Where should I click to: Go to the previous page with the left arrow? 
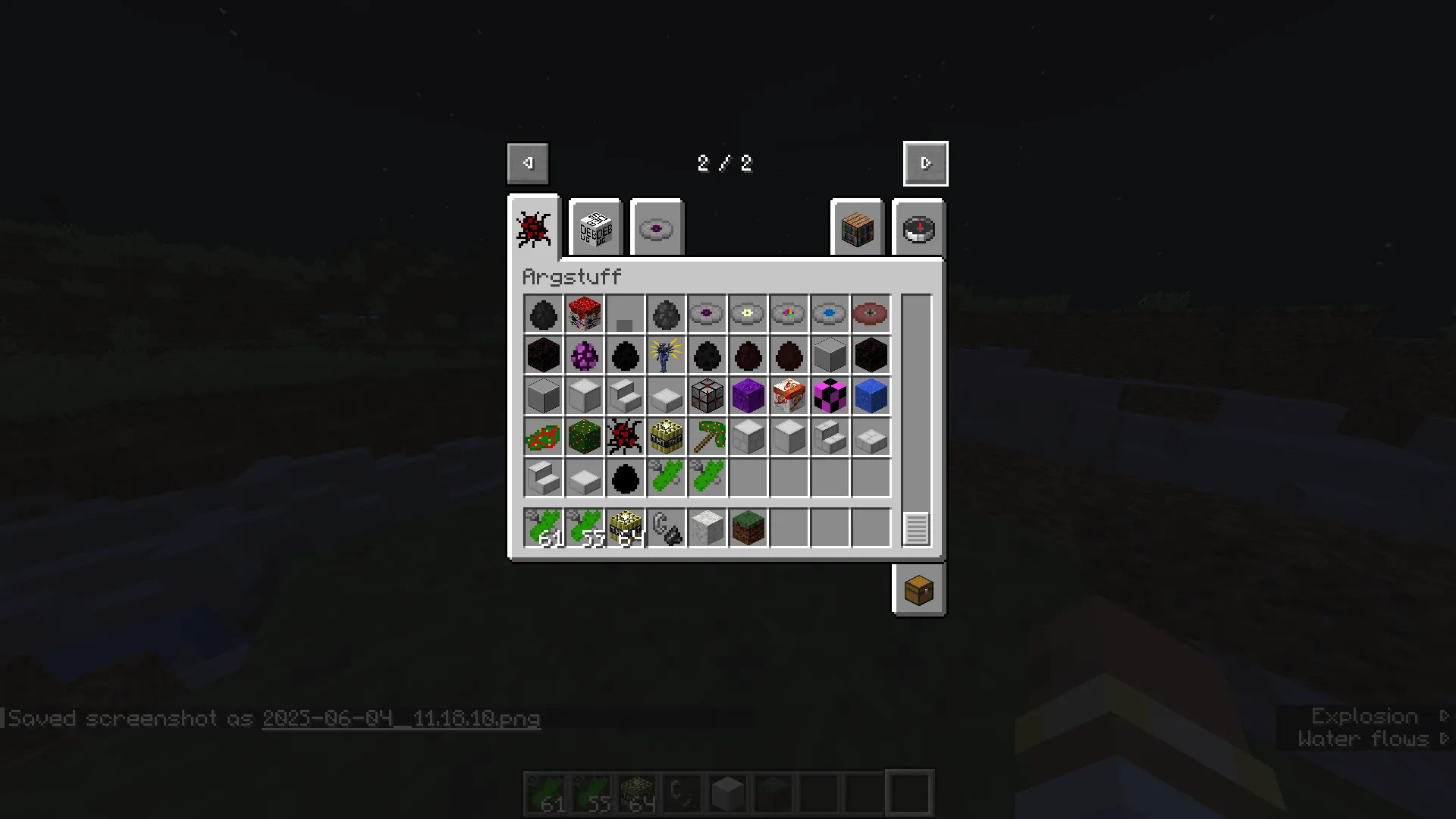[527, 162]
